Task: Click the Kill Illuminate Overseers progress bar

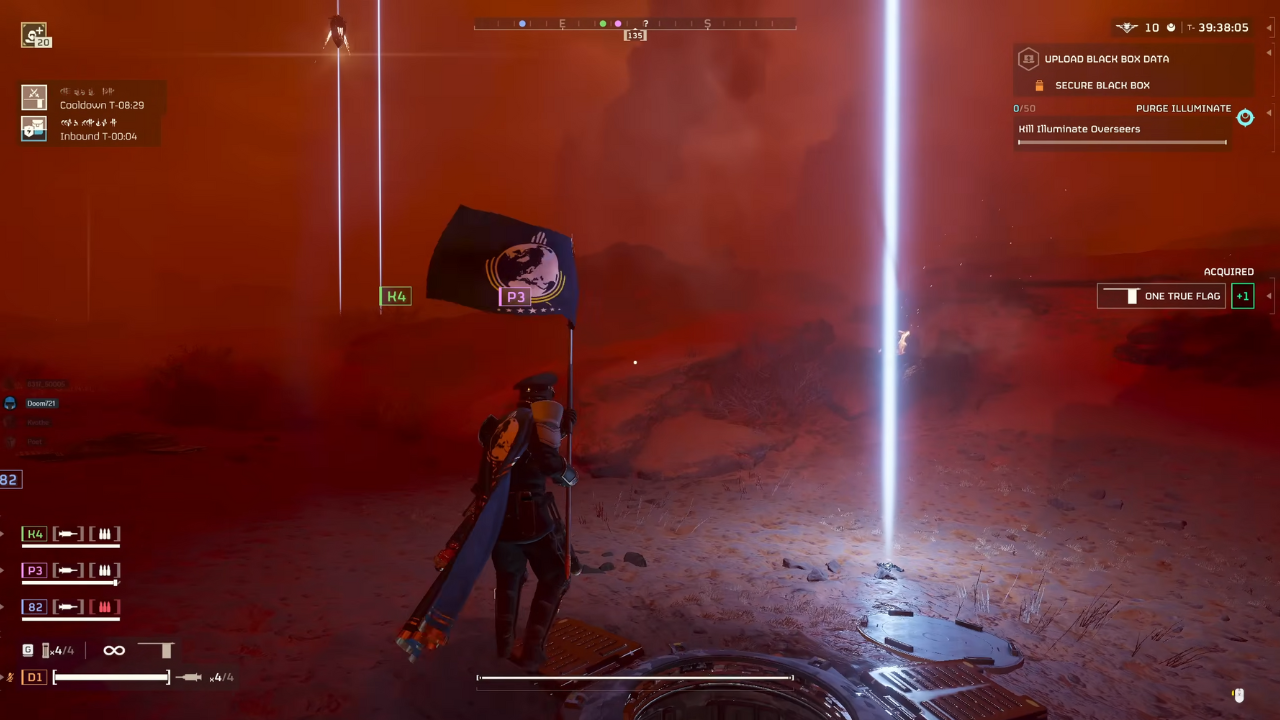Action: tap(1120, 142)
